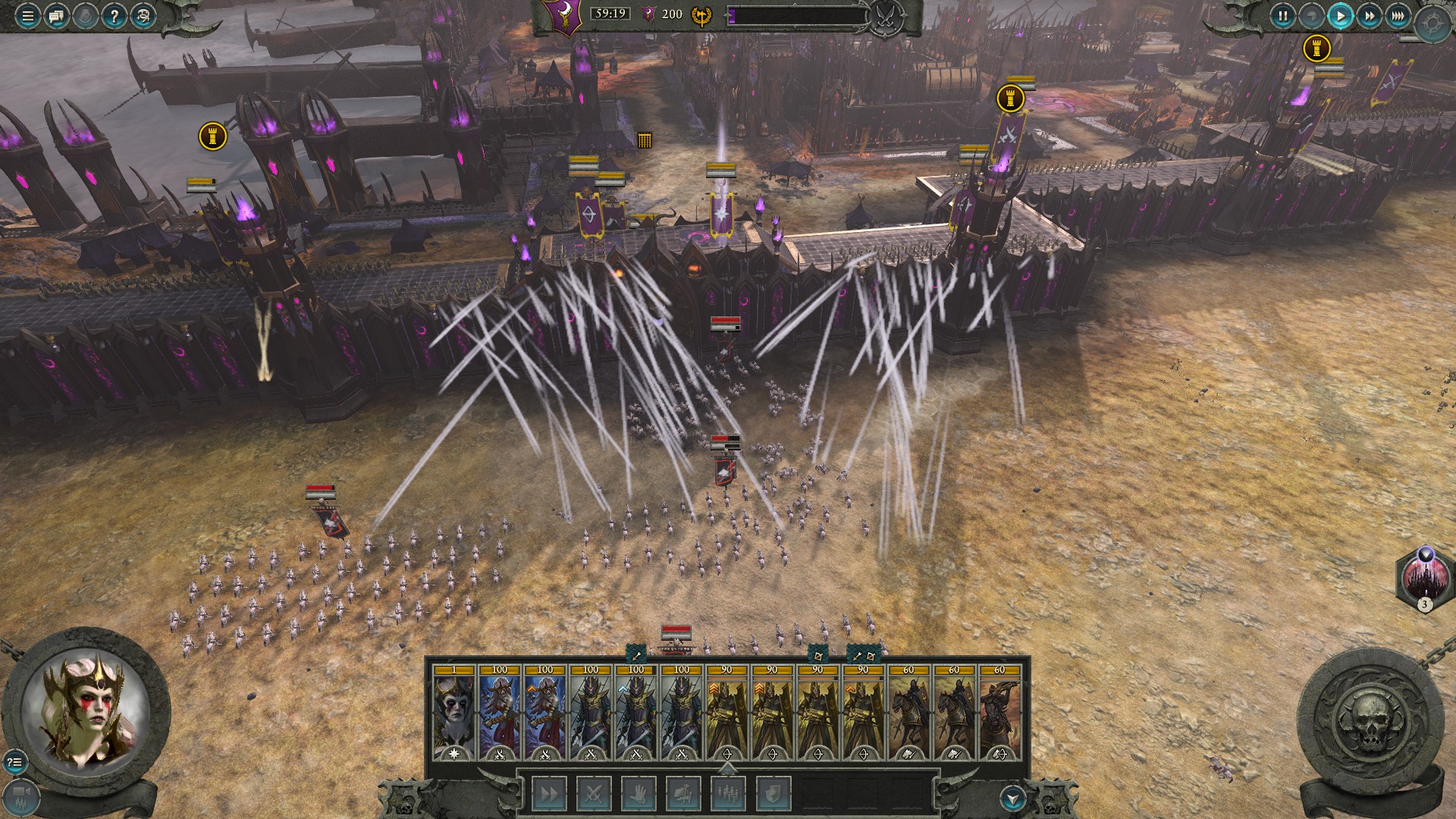1456x819 pixels.
Task: Expand the blue arrow panel button
Action: (x=1013, y=798)
